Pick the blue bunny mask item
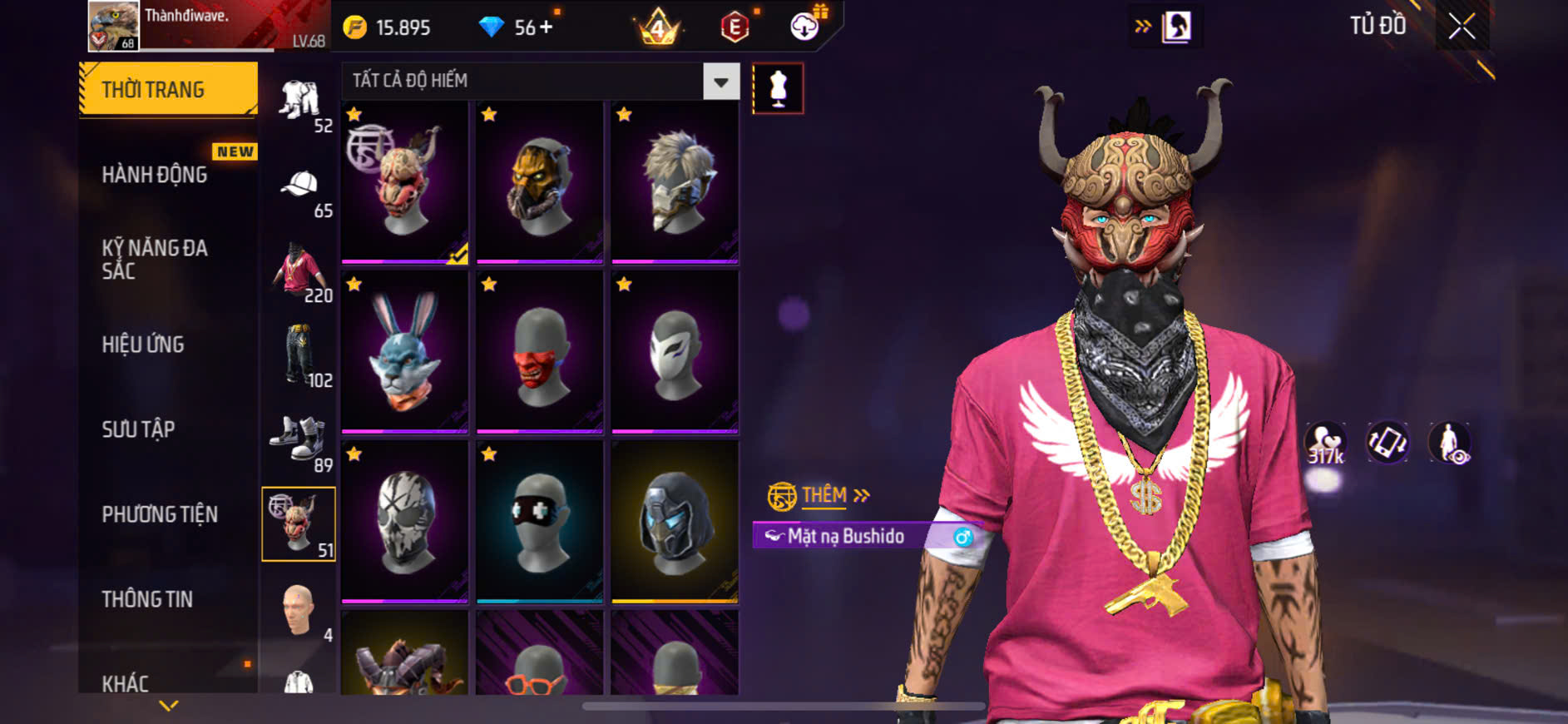 [x=405, y=353]
